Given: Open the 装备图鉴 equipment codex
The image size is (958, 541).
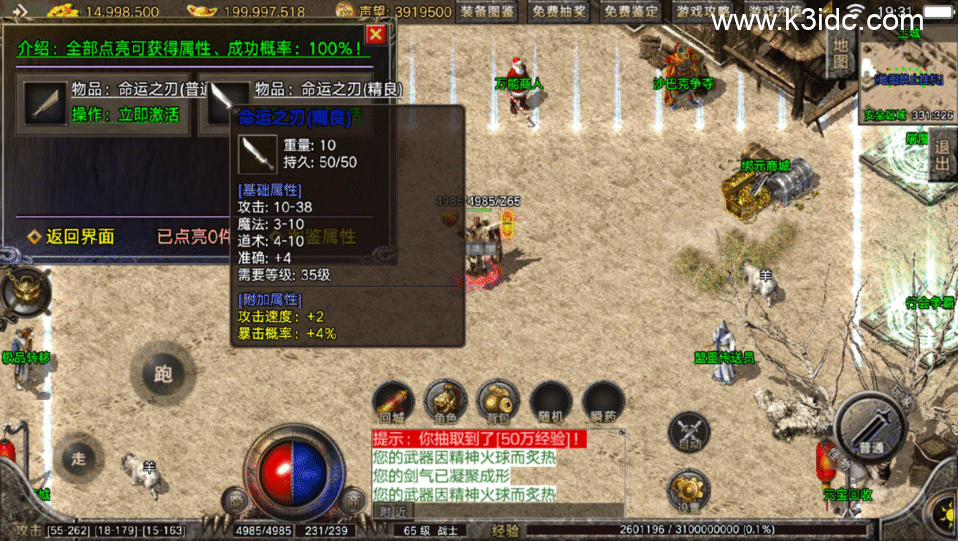Looking at the screenshot, I should pos(489,12).
